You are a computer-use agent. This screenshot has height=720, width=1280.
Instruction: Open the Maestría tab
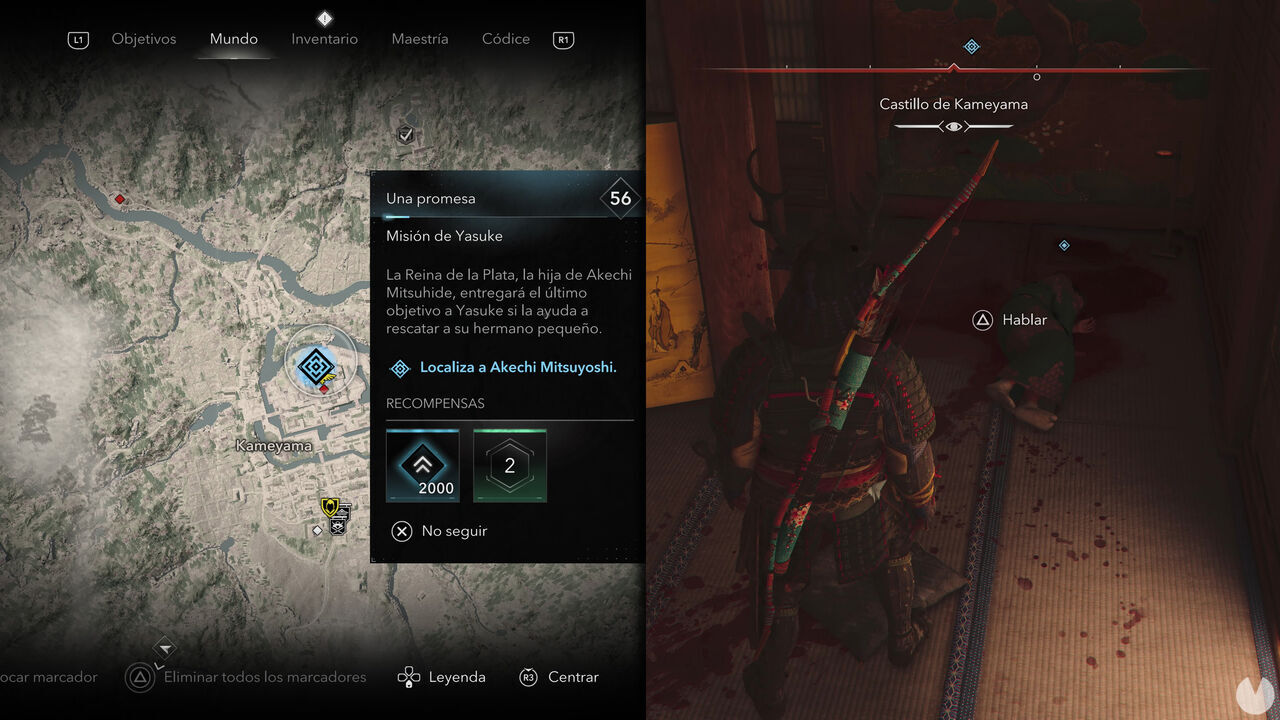(x=419, y=39)
